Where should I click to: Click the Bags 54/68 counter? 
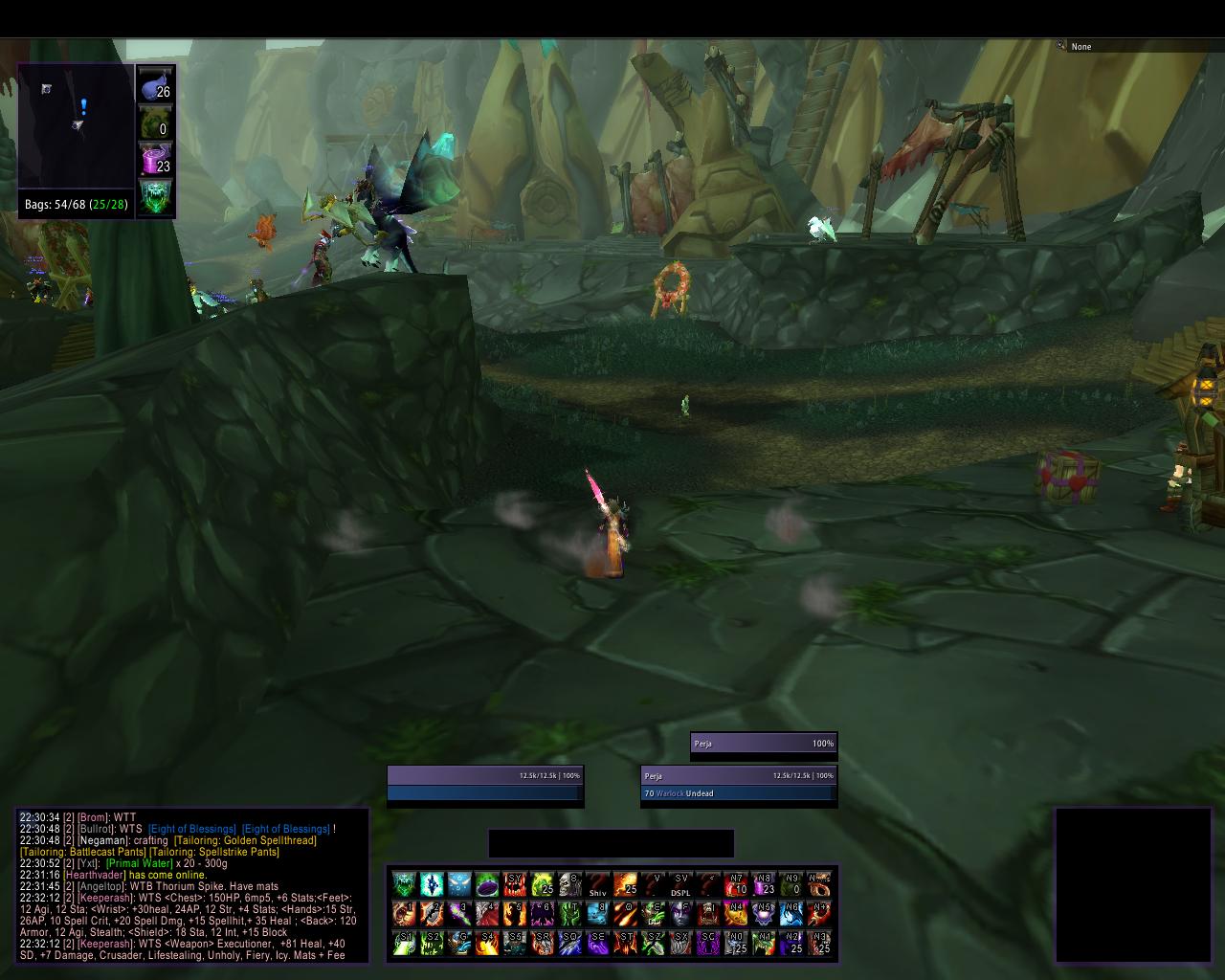tap(76, 205)
